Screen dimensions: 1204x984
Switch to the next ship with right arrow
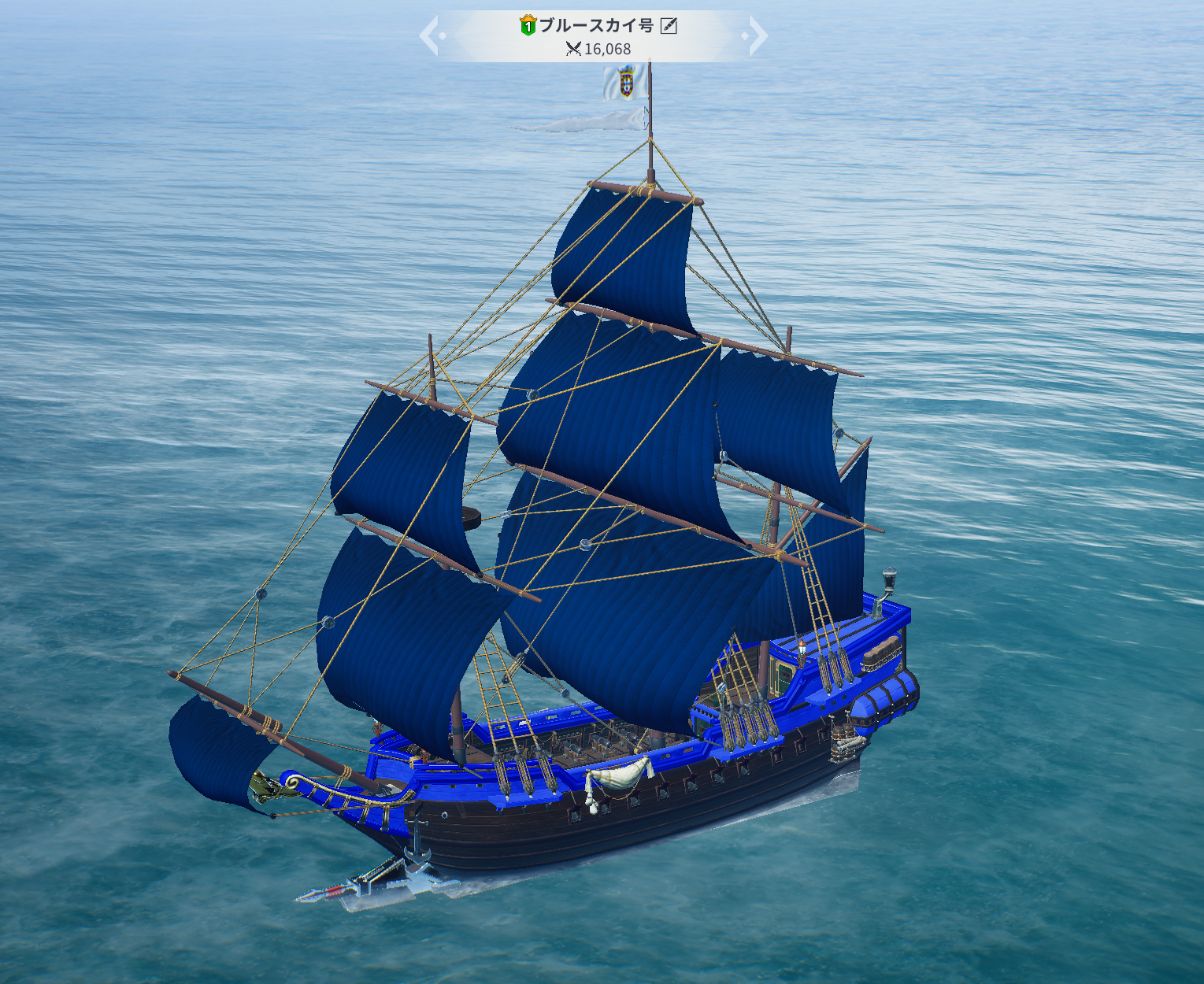tap(757, 36)
